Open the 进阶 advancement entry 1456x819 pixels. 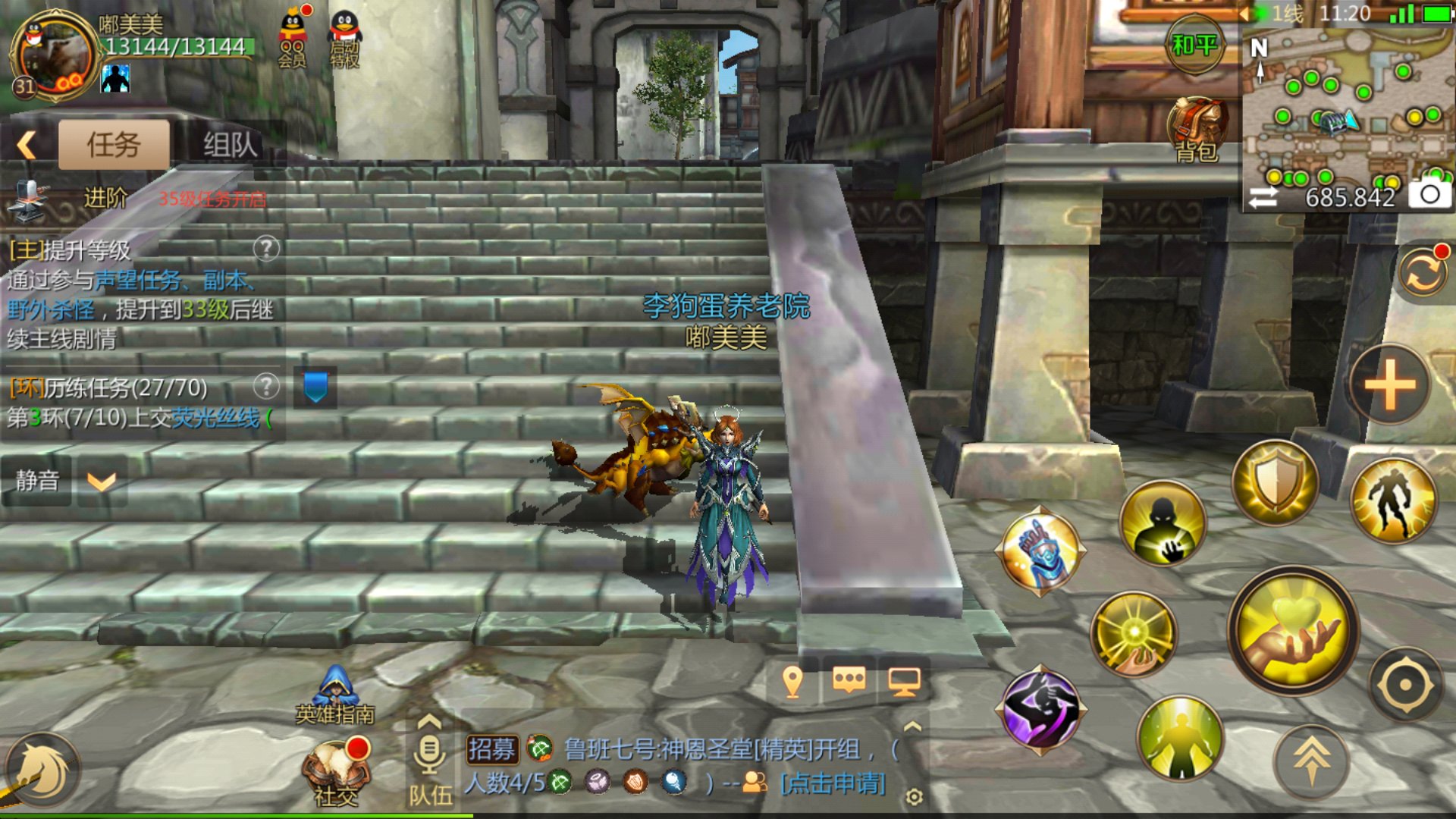click(x=105, y=199)
